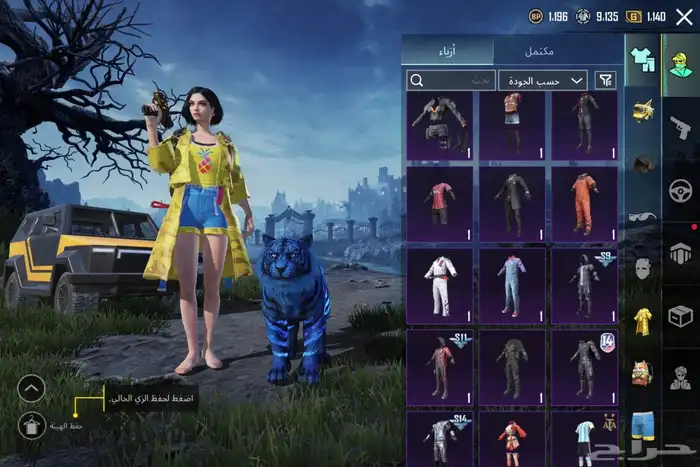Select the Argentina AFA jersey outfit
The width and height of the screenshot is (700, 467).
click(584, 438)
